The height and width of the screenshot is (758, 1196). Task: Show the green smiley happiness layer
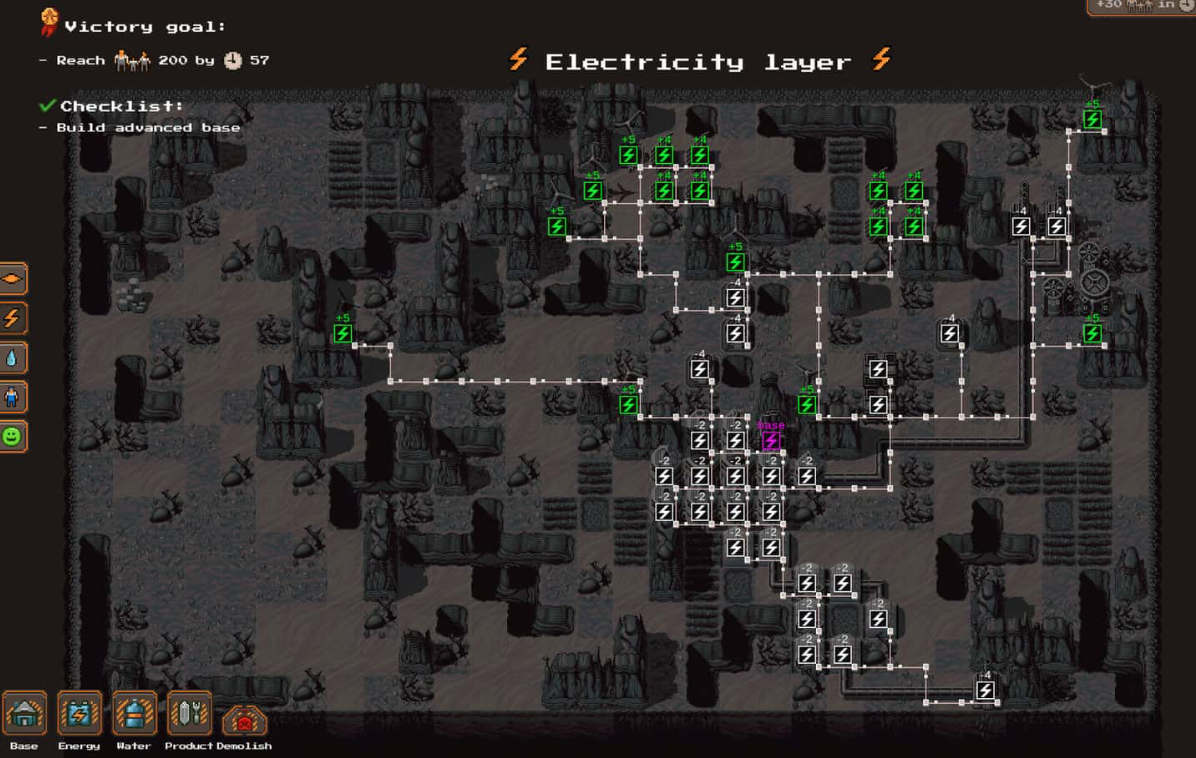click(12, 437)
